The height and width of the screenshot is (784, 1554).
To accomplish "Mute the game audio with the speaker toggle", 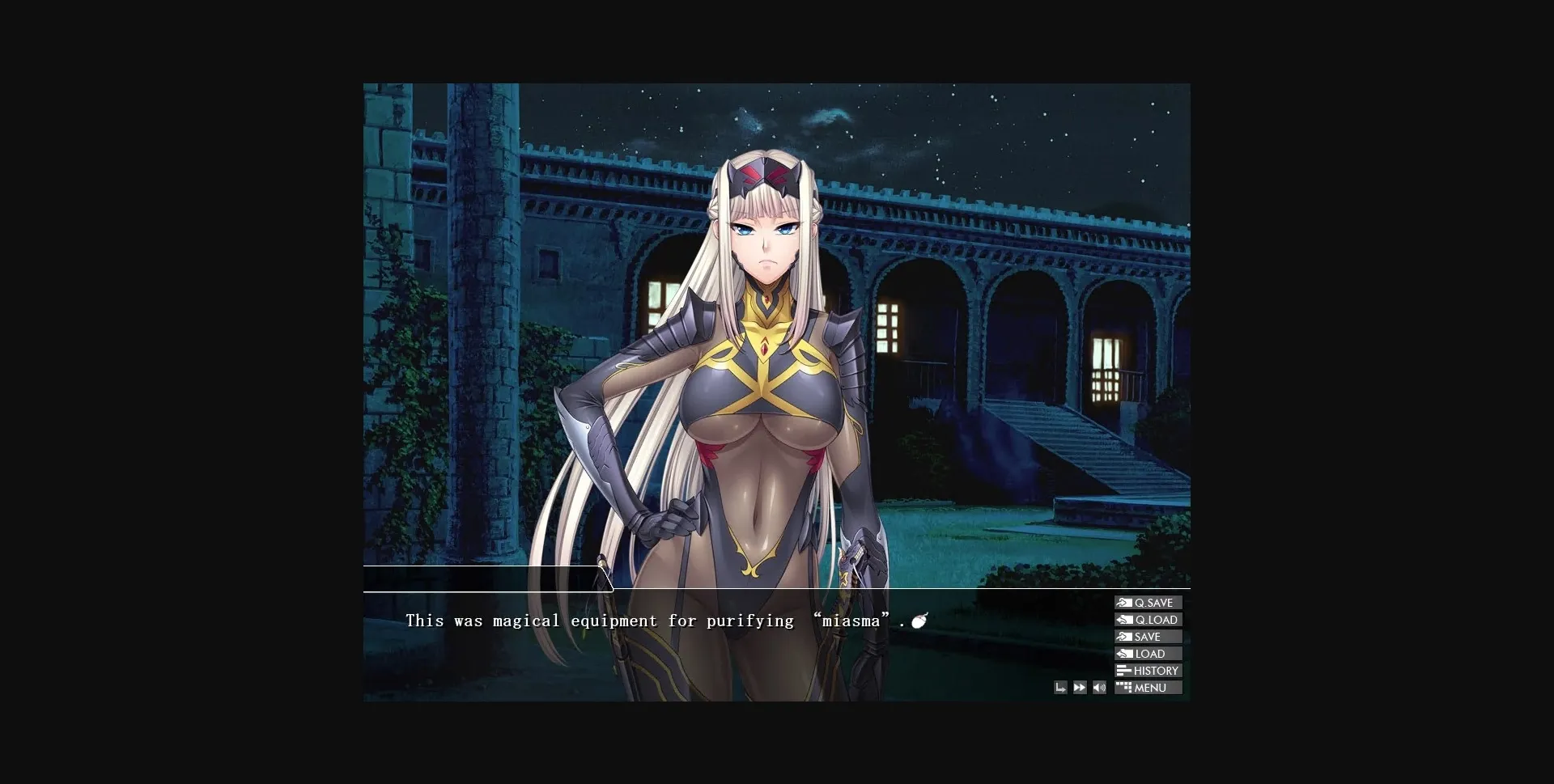I will coord(1099,687).
